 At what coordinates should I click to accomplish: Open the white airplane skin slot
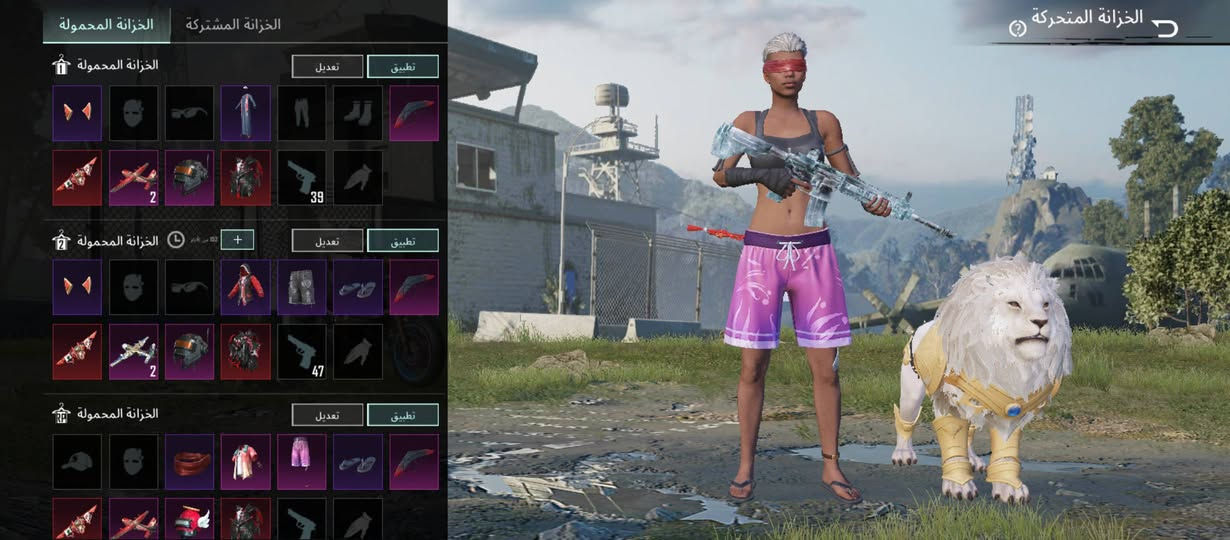133,351
